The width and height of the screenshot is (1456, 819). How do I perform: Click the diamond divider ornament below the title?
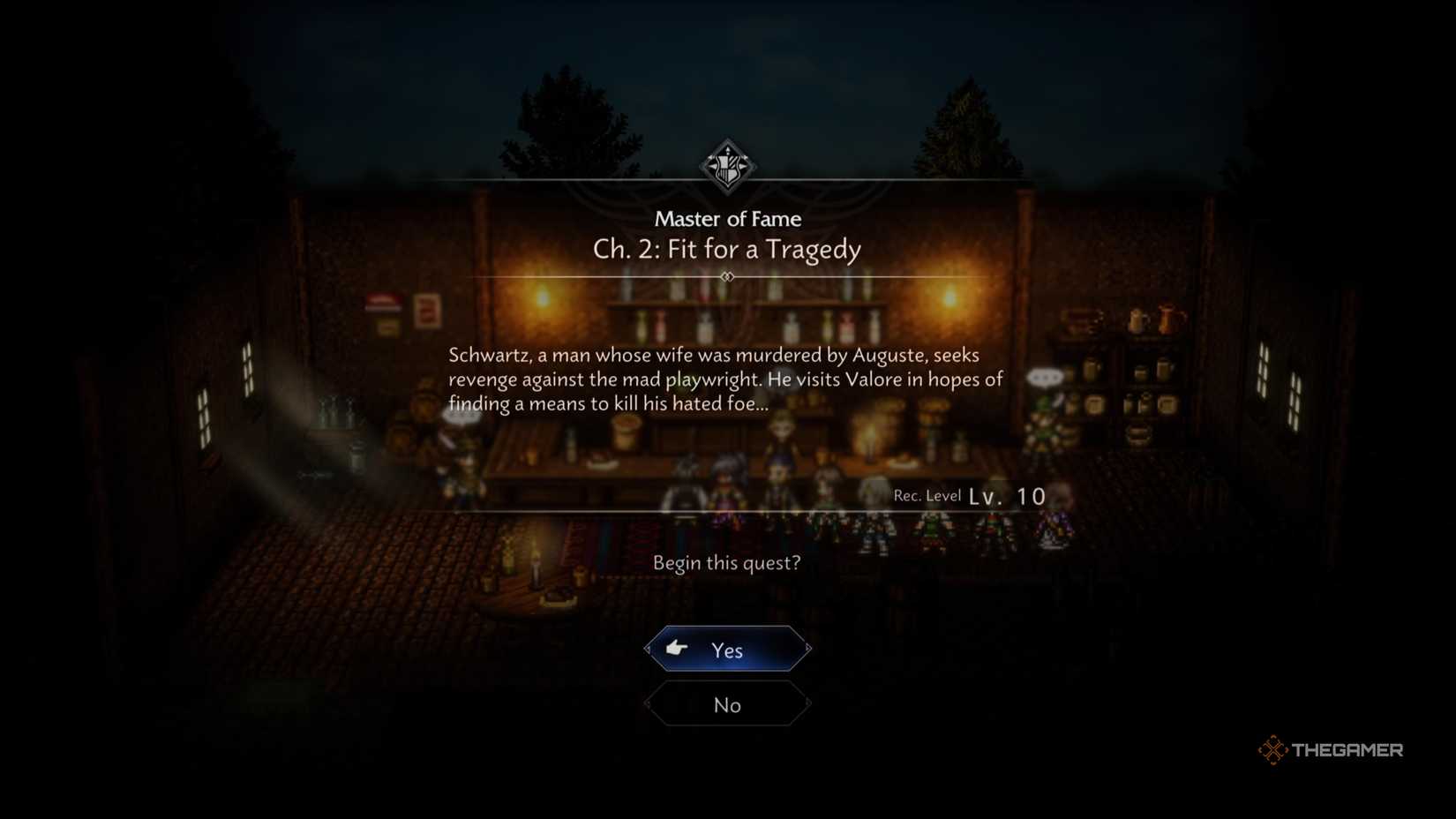(727, 276)
